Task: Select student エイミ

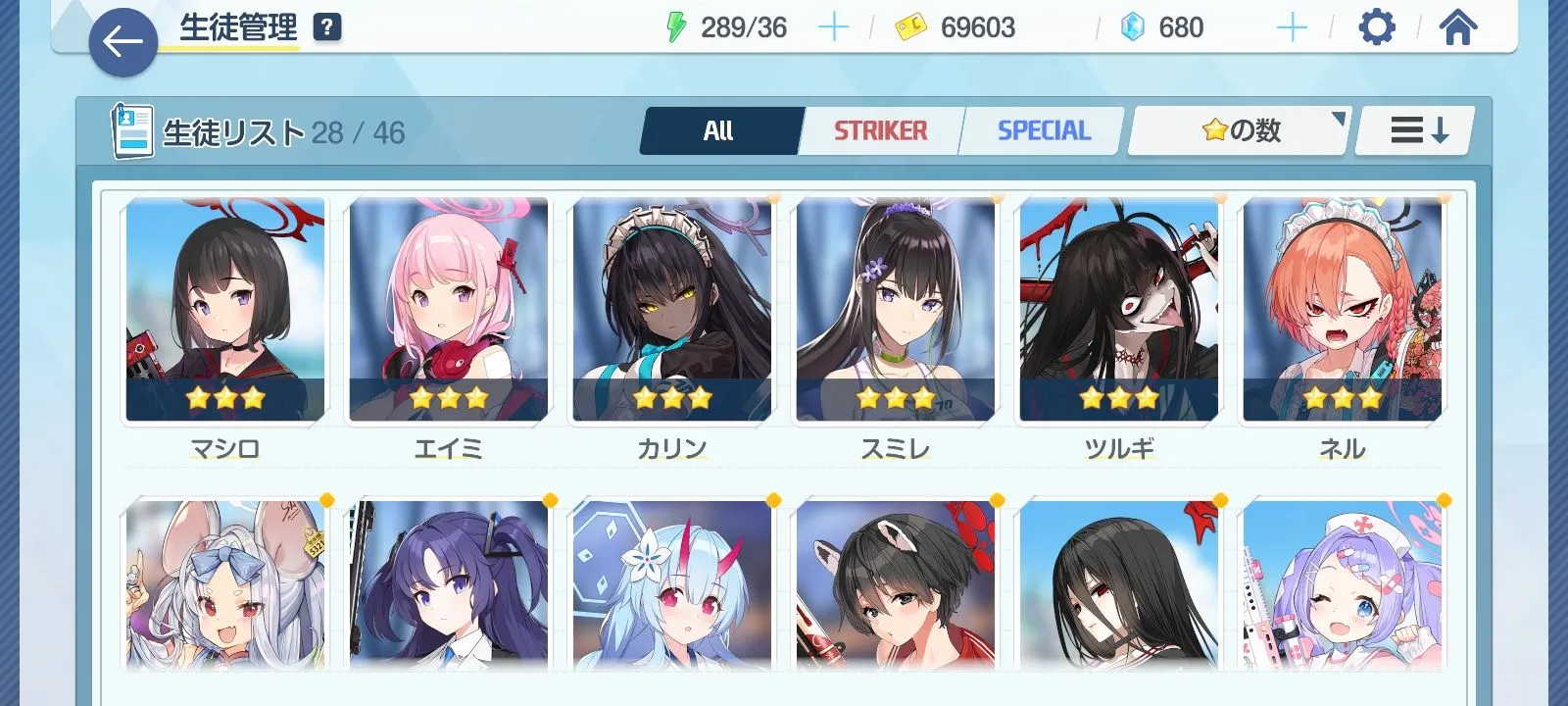Action: 449,310
